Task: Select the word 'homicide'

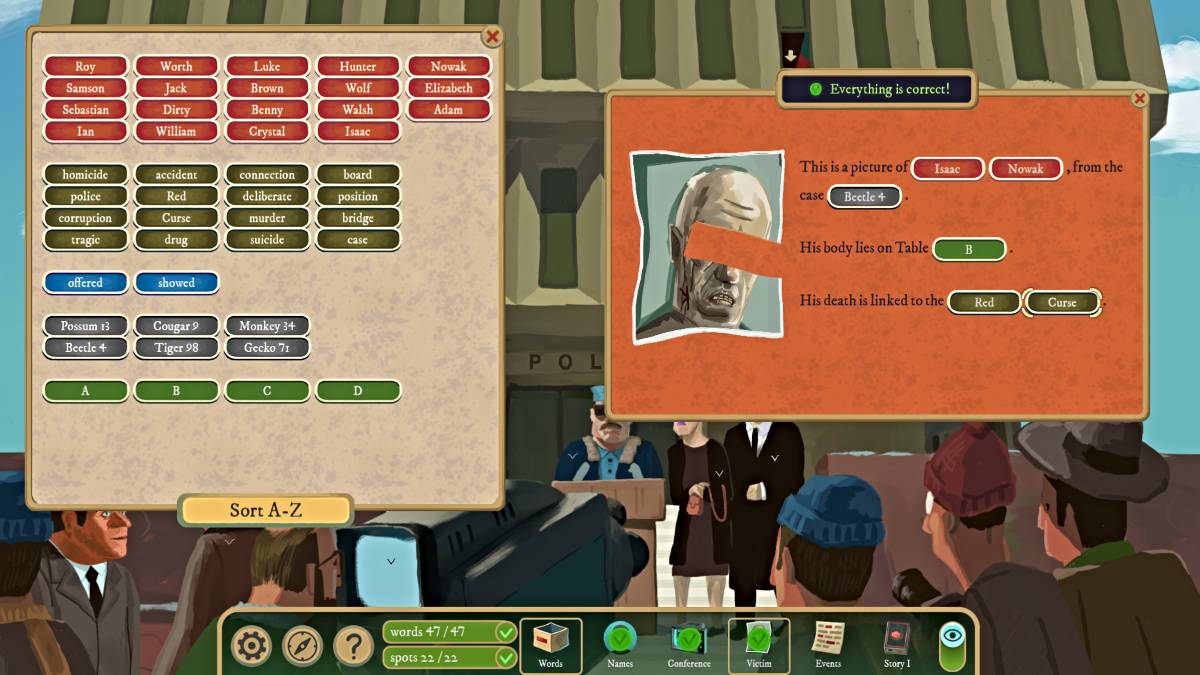Action: (85, 175)
